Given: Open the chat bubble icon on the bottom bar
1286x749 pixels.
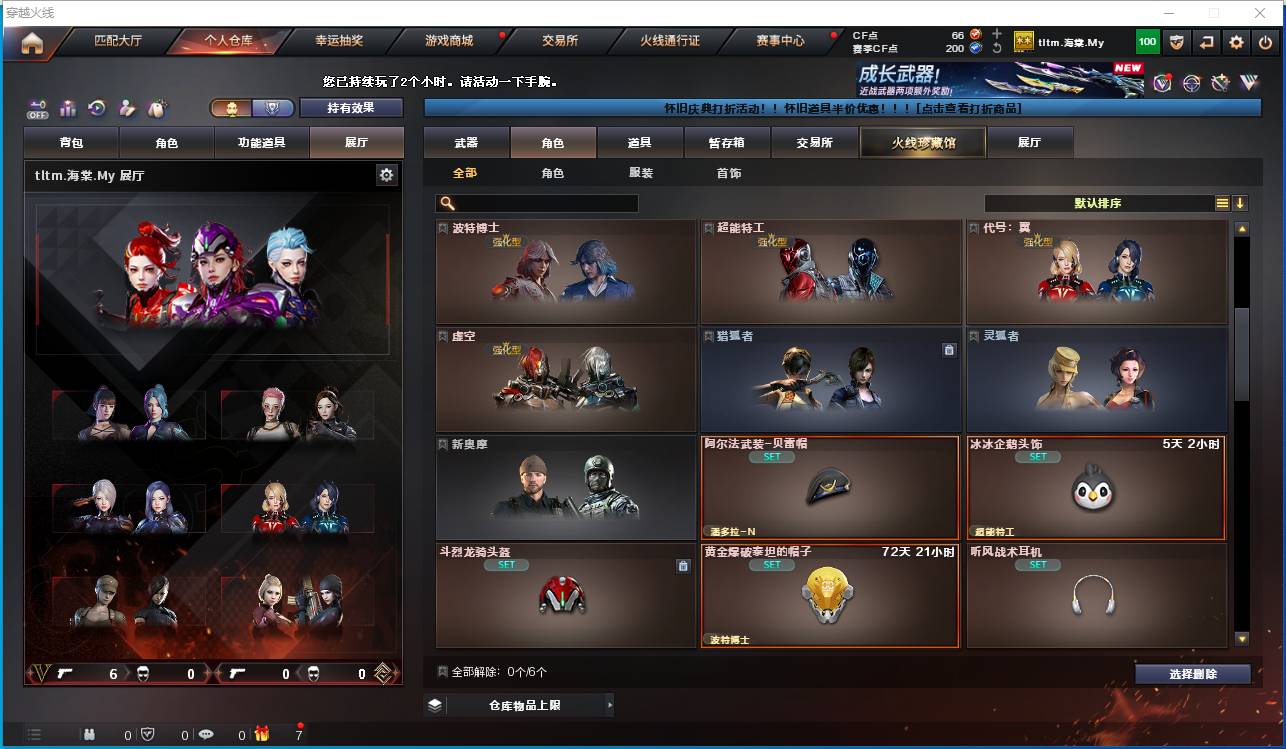Looking at the screenshot, I should (206, 735).
